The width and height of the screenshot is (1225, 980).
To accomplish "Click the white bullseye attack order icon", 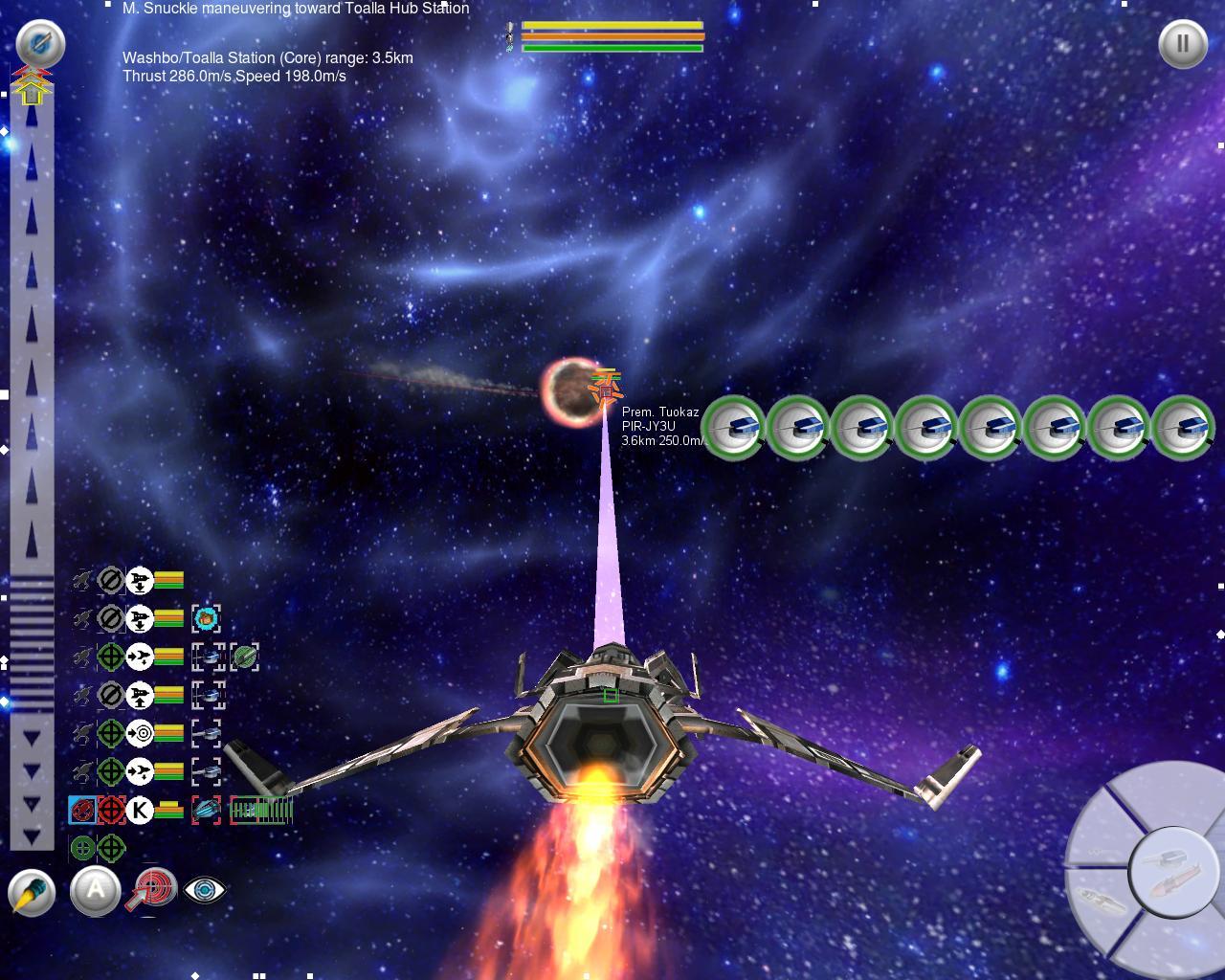I will (140, 733).
